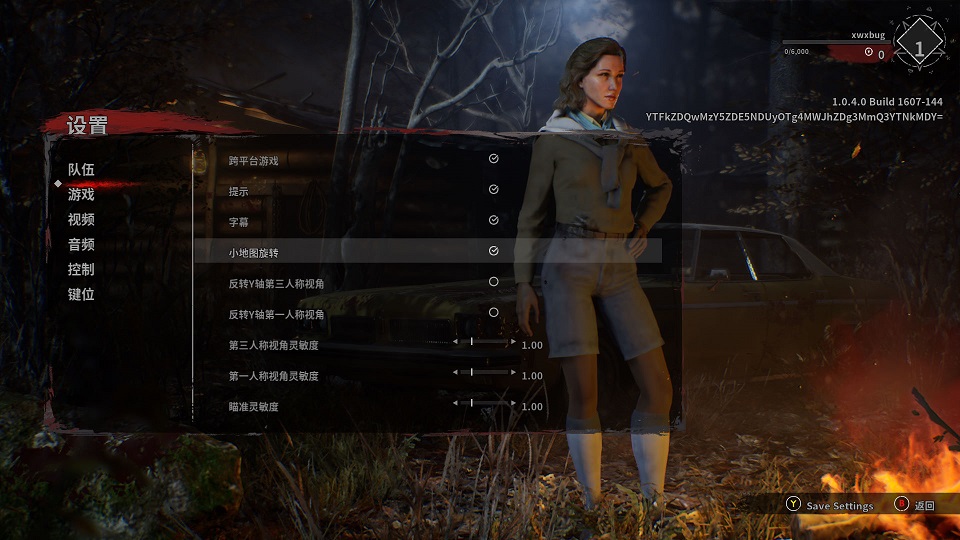
Task: Switch to the 游戏 settings section
Action: pos(81,195)
